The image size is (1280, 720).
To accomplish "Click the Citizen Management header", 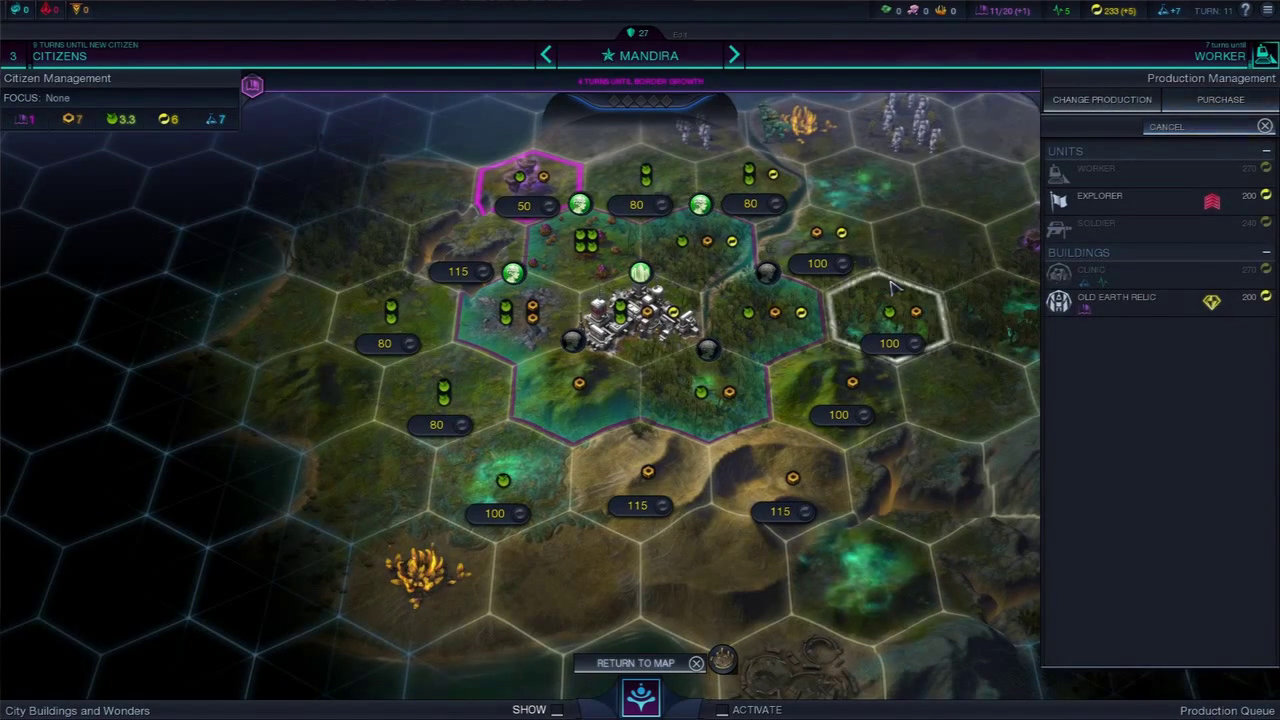I will 57,78.
